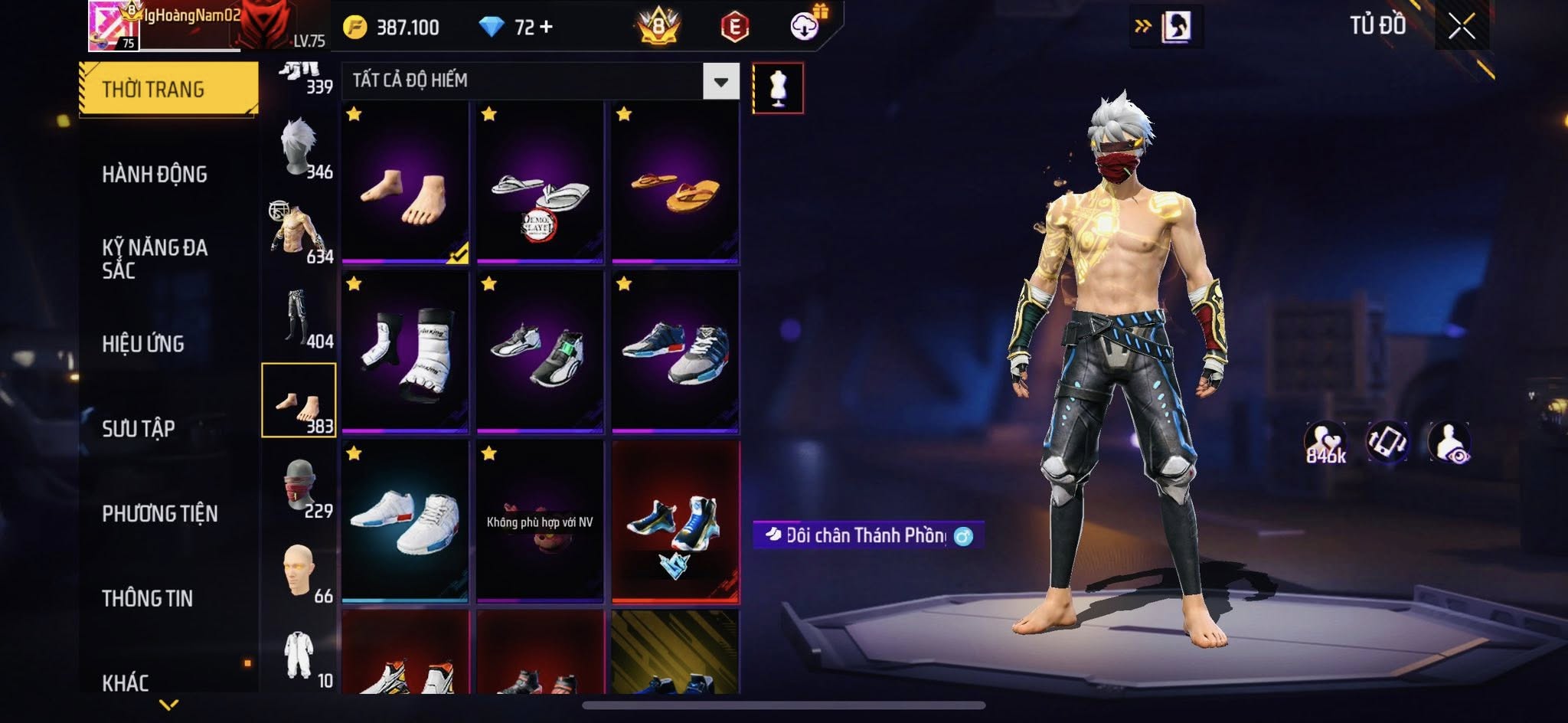Close the wardrobe screen
This screenshot has height=723, width=1568.
coord(1461,27)
